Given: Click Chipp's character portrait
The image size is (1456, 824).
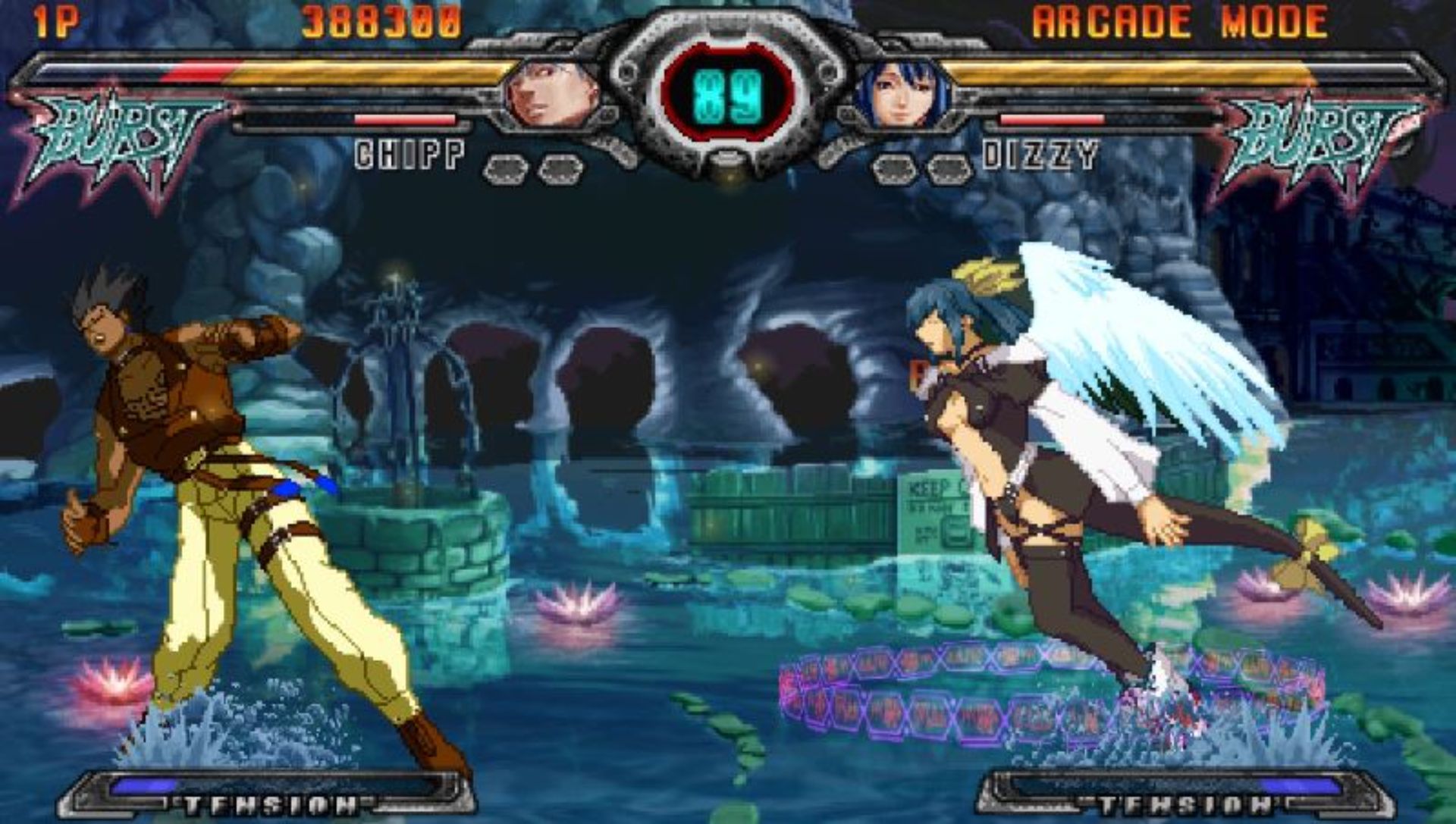Looking at the screenshot, I should (x=552, y=96).
